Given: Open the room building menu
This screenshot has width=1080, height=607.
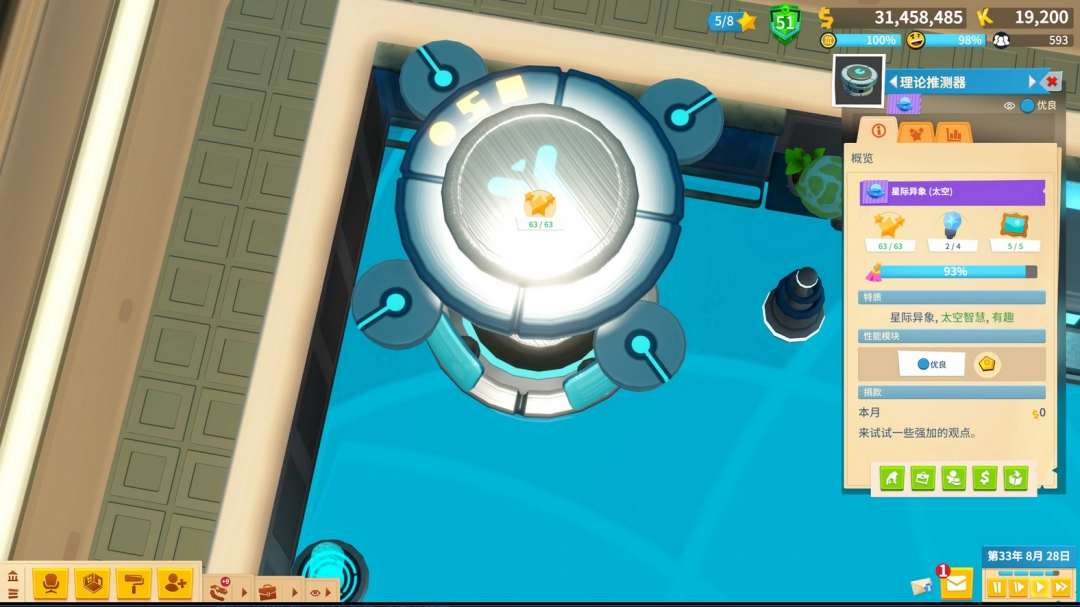Looking at the screenshot, I should (92, 583).
